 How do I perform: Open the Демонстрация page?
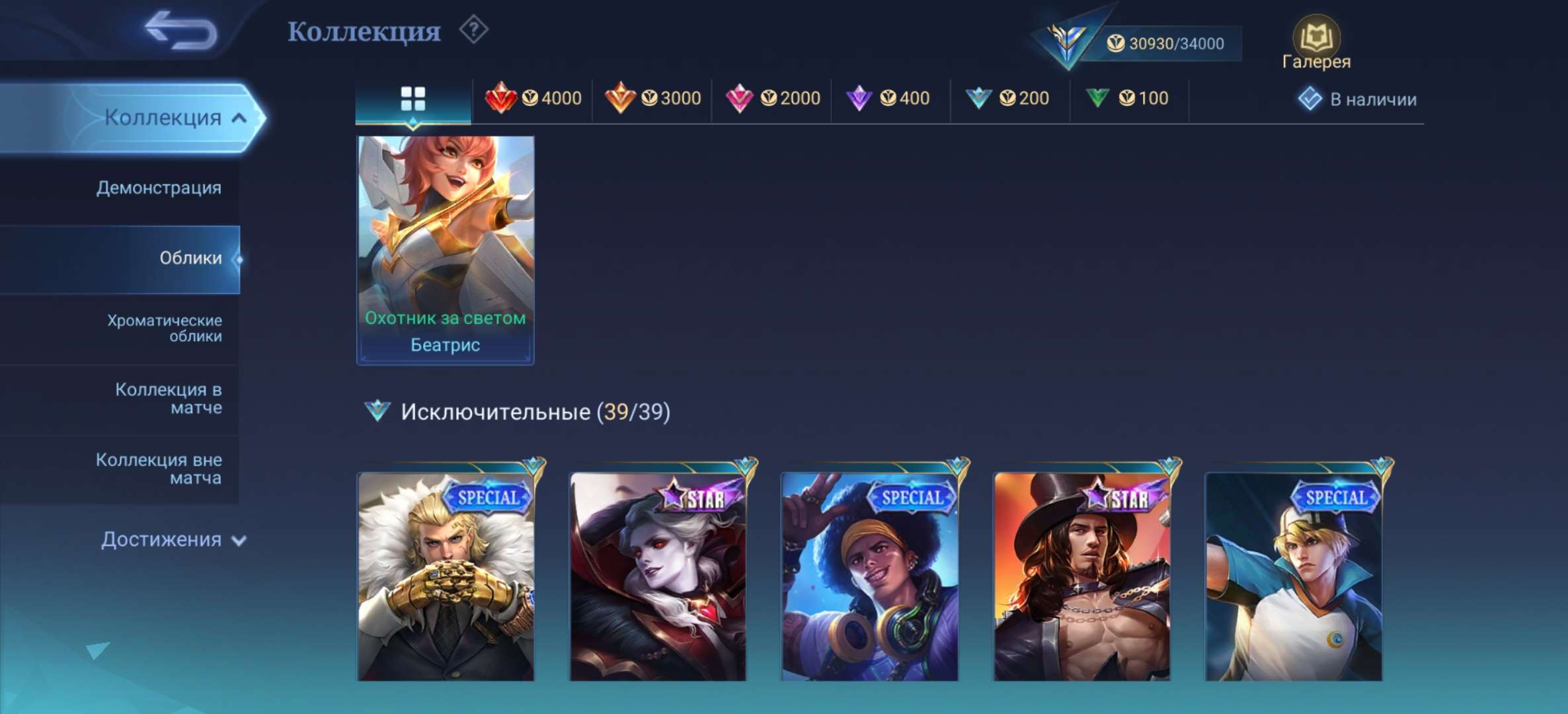tap(159, 187)
